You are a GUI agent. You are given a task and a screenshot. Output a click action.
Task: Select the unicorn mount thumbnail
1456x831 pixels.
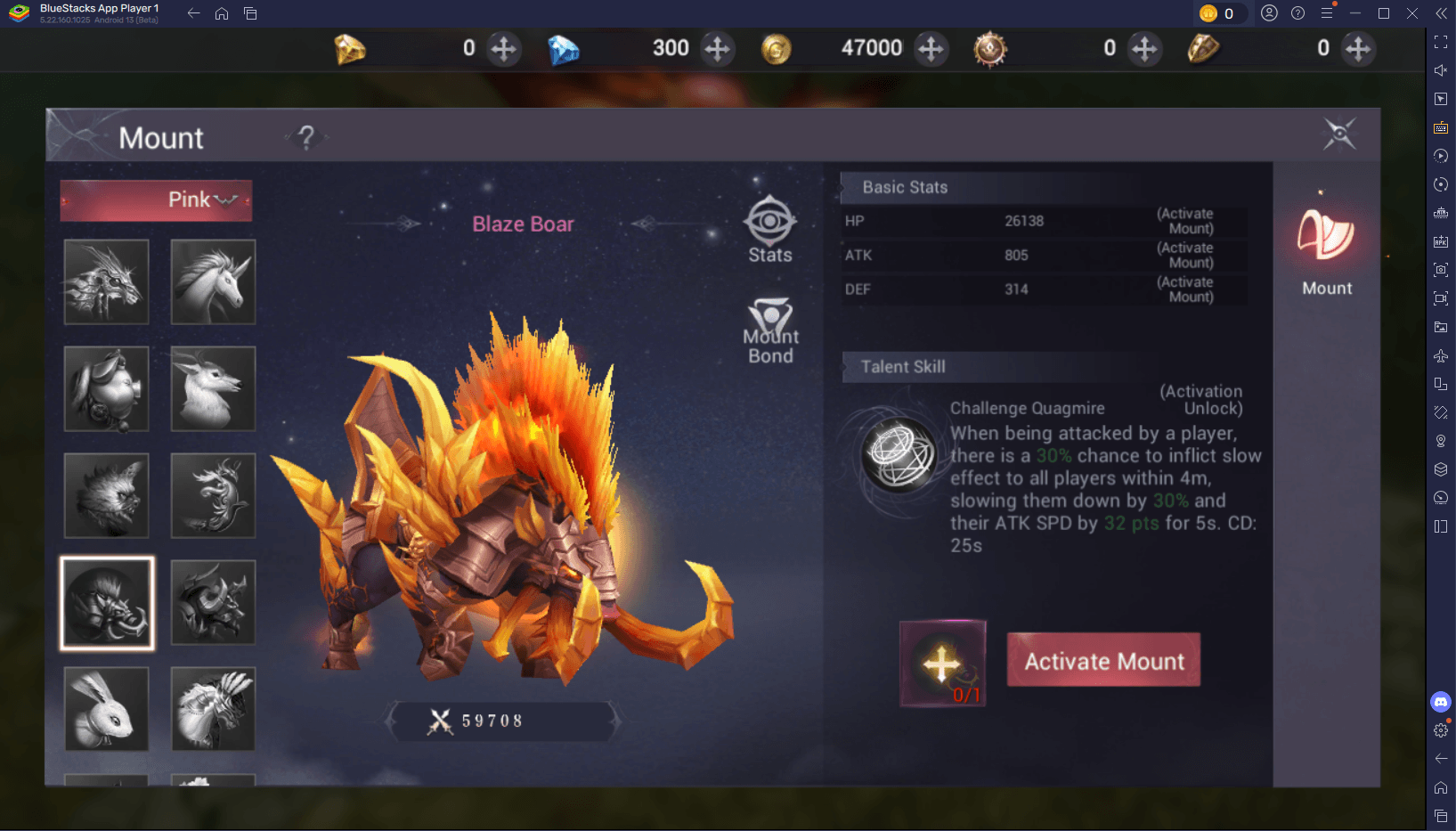[x=213, y=281]
